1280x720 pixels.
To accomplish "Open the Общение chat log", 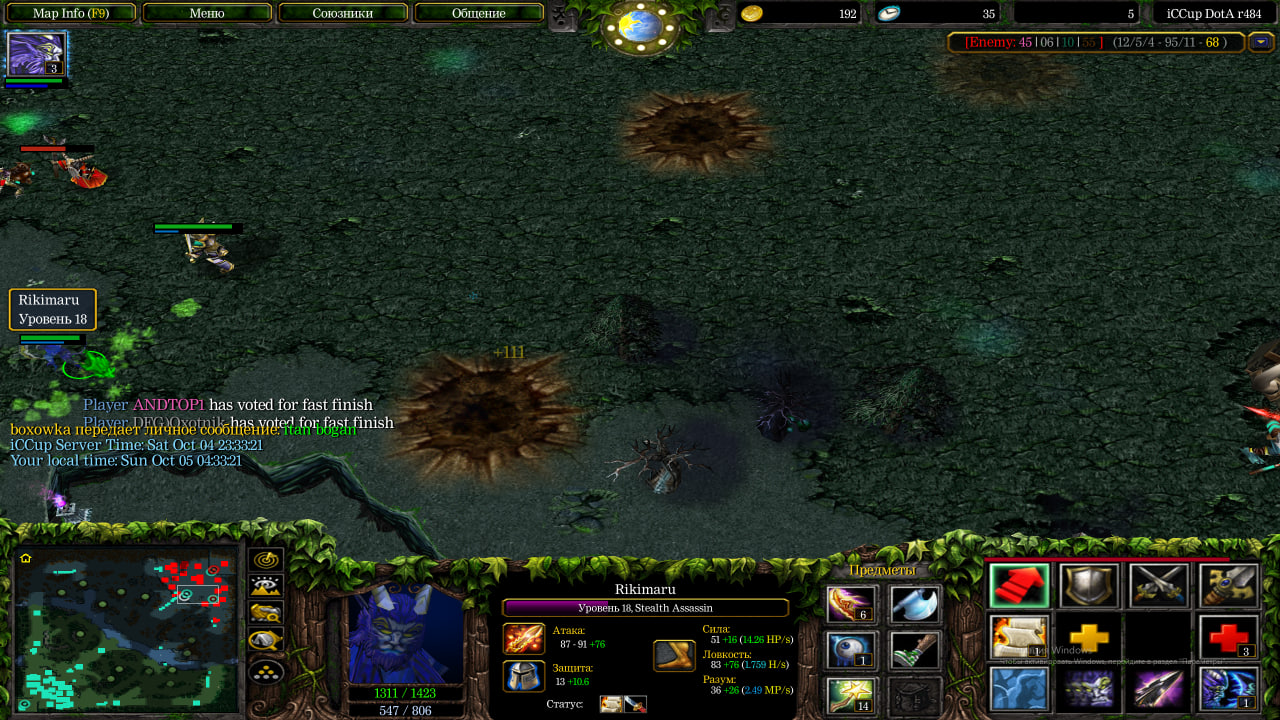I will (x=478, y=13).
